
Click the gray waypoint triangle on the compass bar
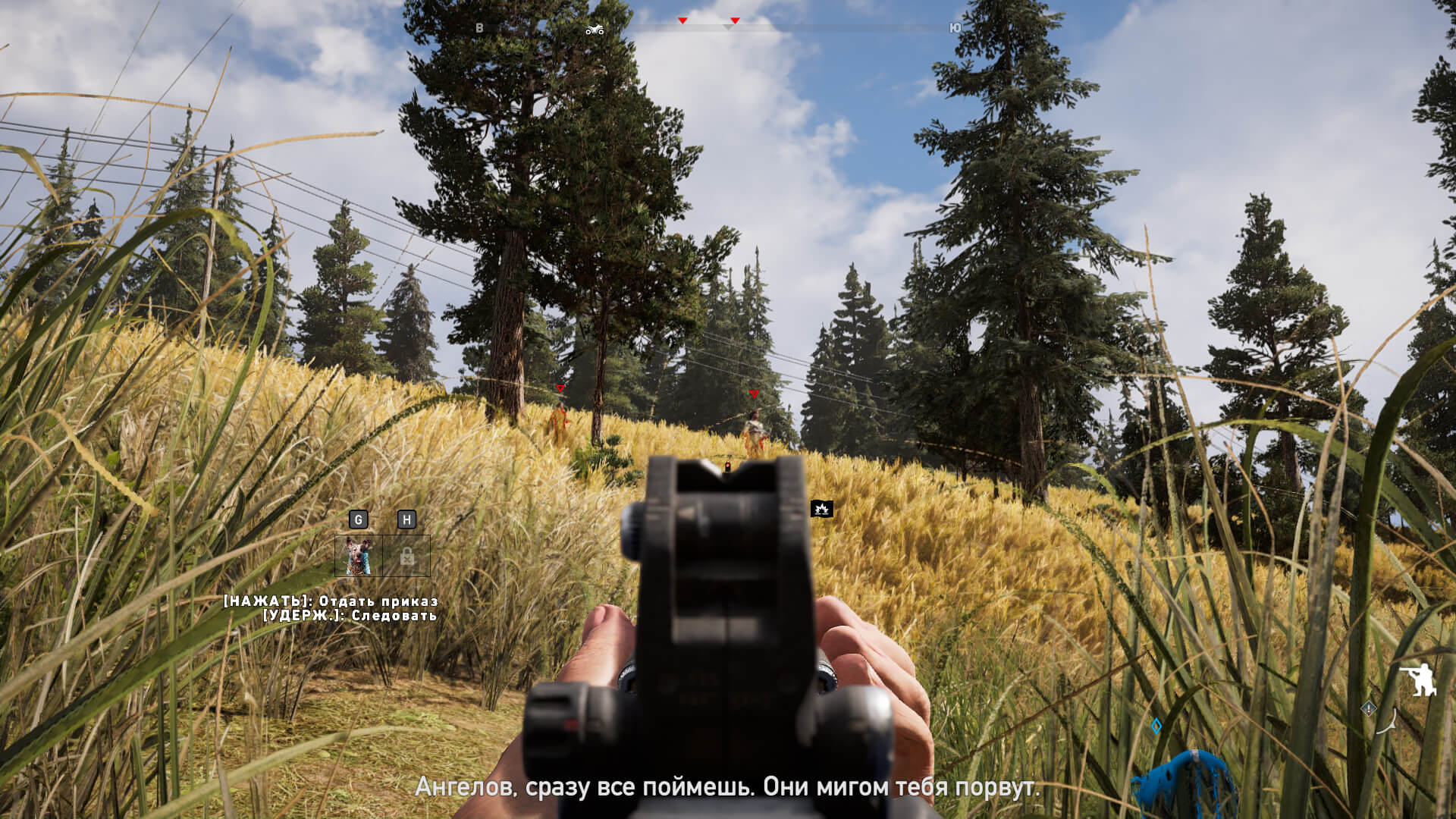tap(726, 26)
